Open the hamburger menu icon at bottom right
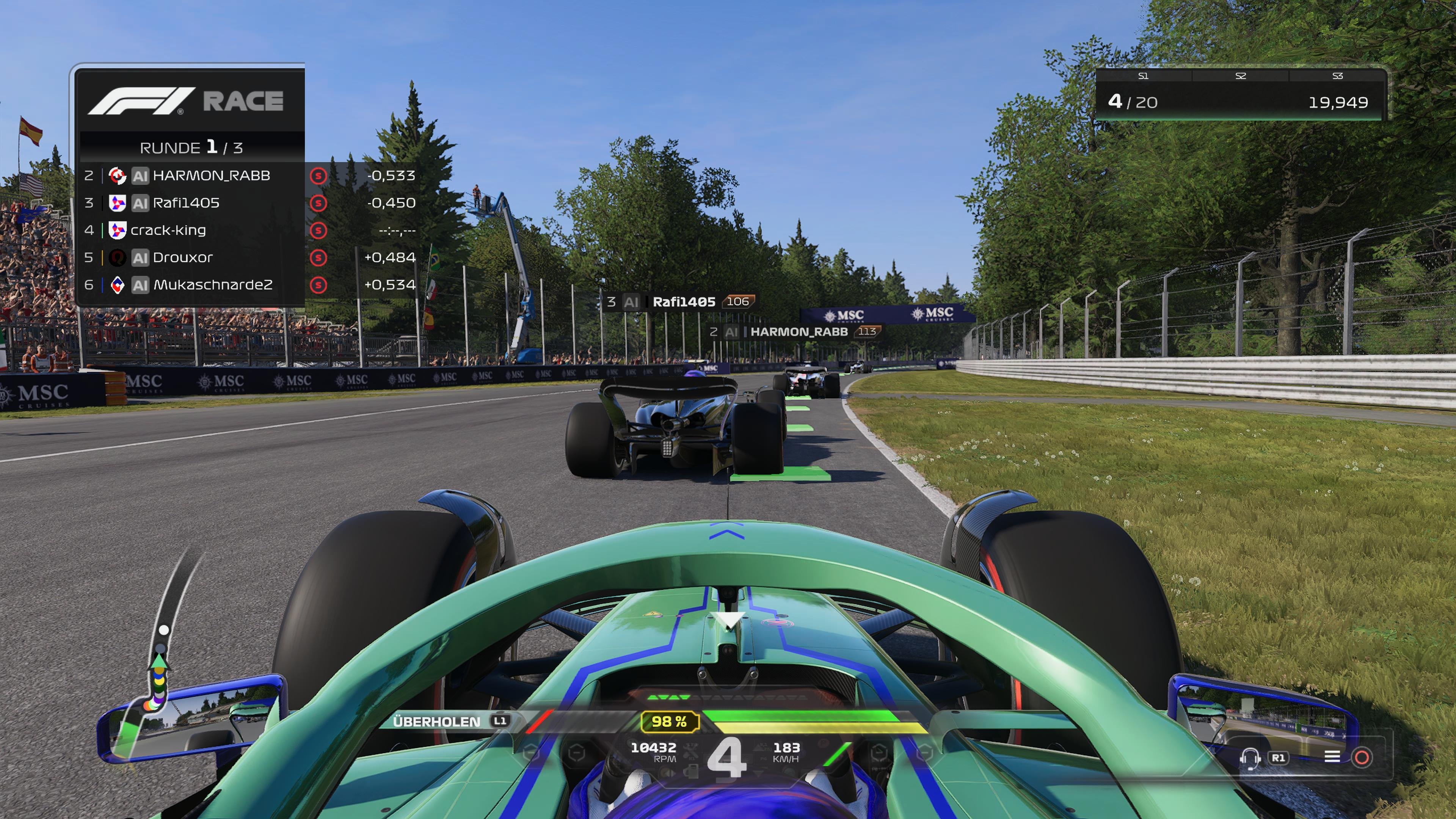This screenshot has width=1456, height=819. click(x=1332, y=758)
